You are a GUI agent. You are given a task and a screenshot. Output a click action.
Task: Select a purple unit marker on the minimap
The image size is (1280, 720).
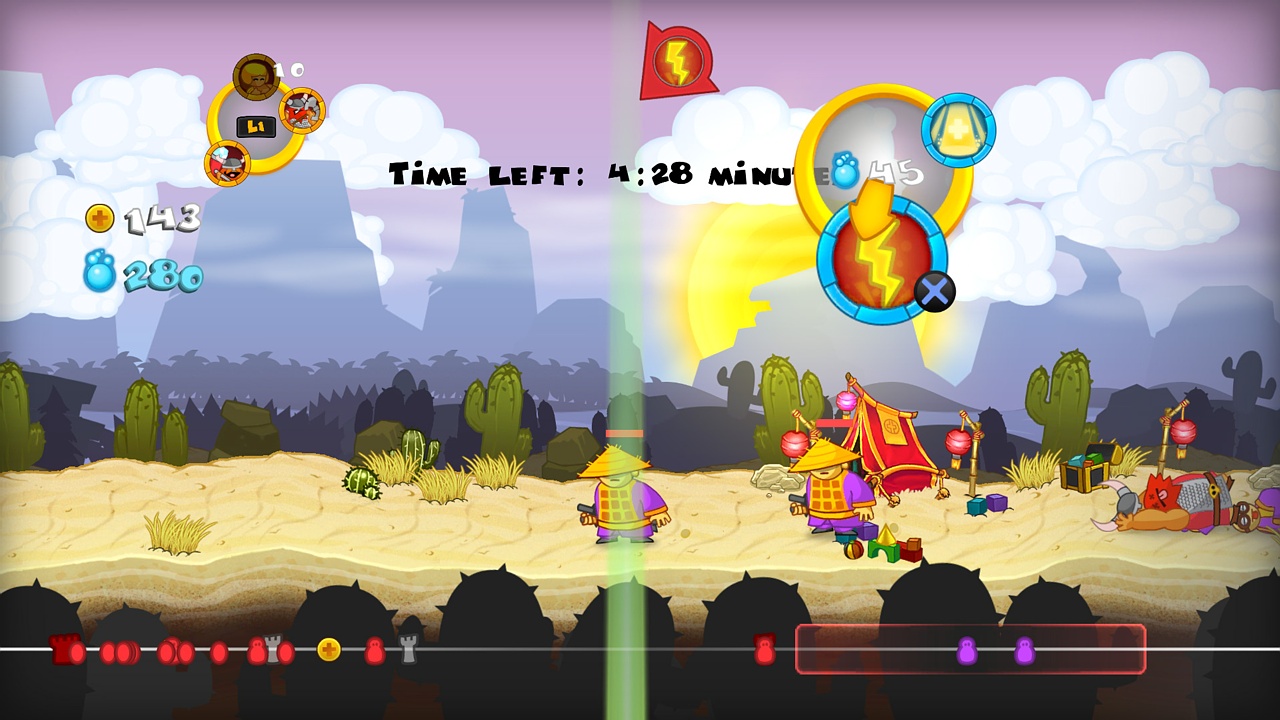966,648
